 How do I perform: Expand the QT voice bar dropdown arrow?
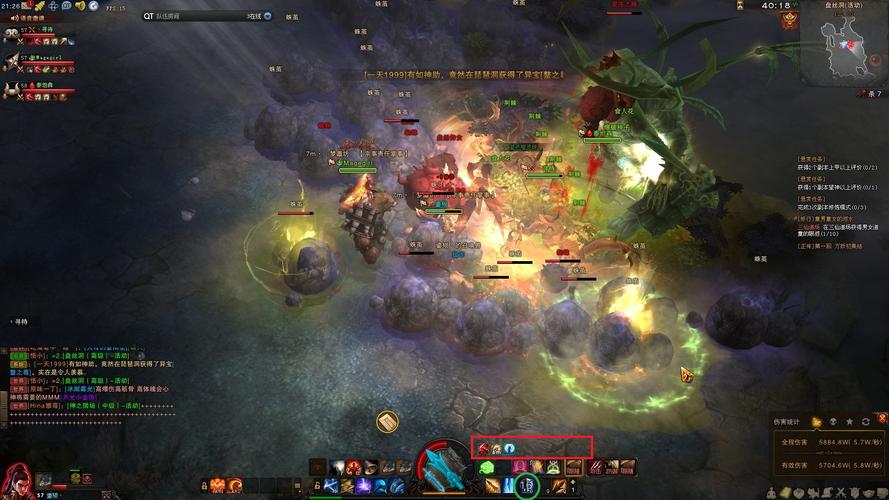pos(269,16)
